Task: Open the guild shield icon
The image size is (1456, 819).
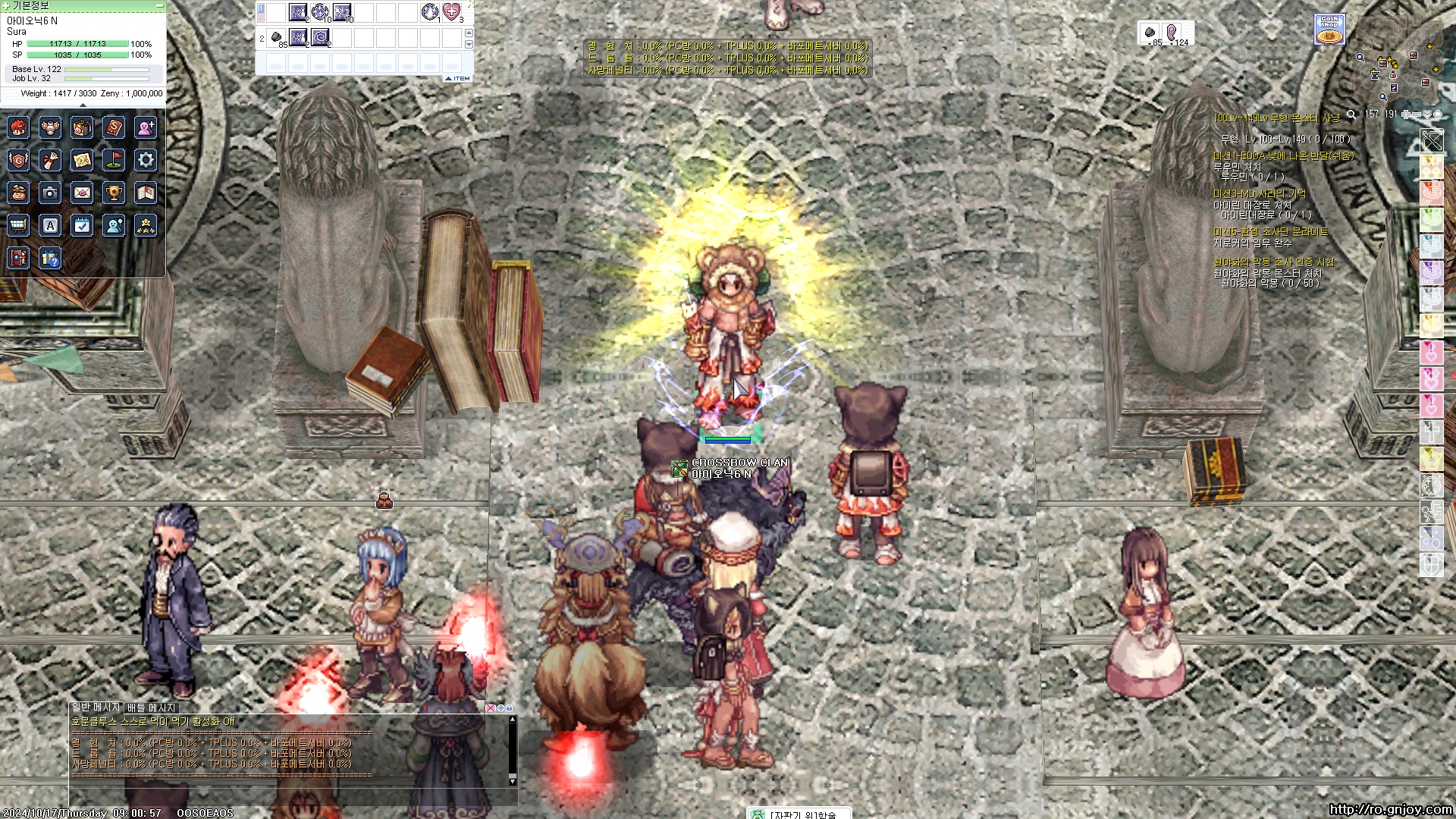Action: 18,160
